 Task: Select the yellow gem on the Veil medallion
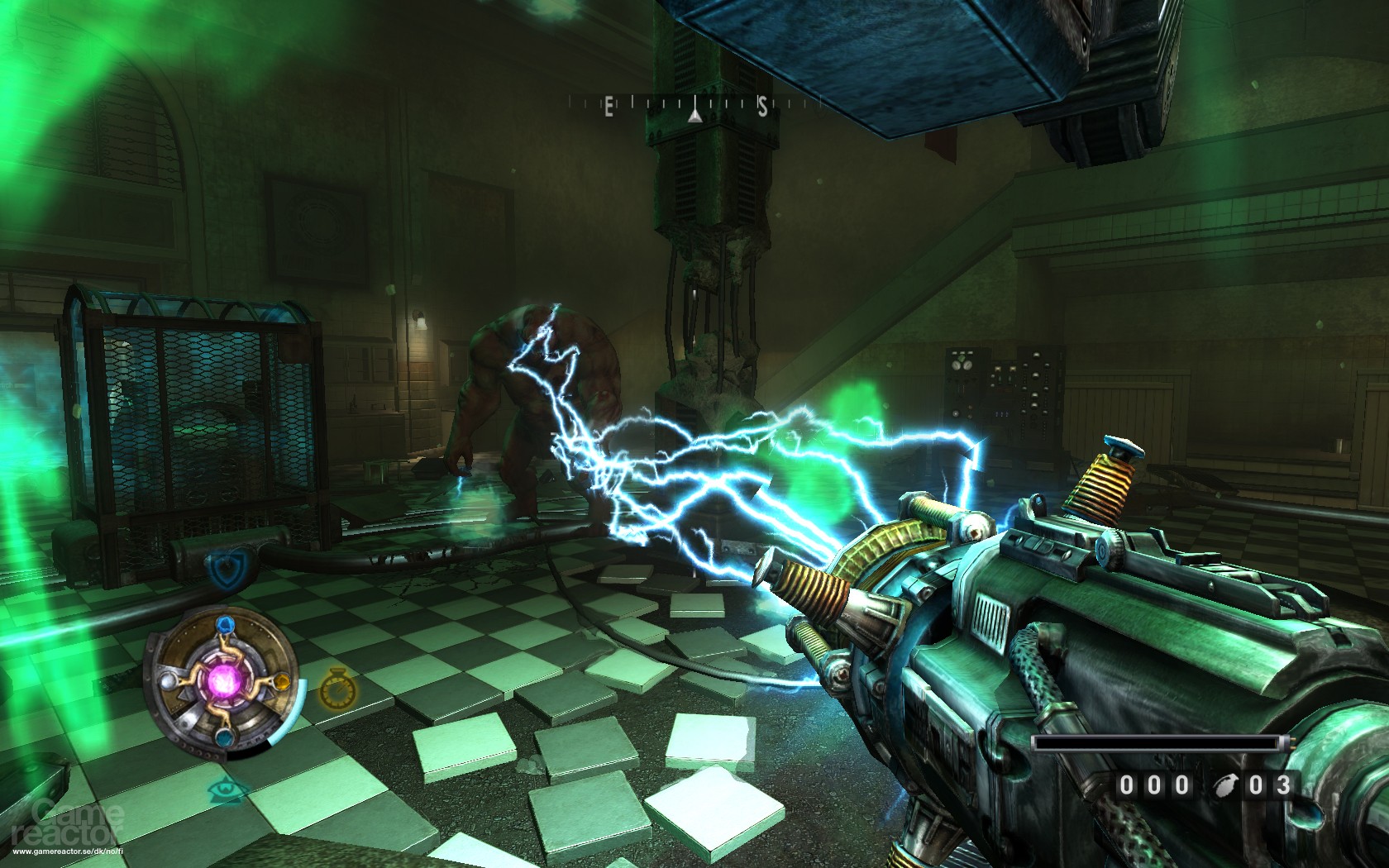280,681
